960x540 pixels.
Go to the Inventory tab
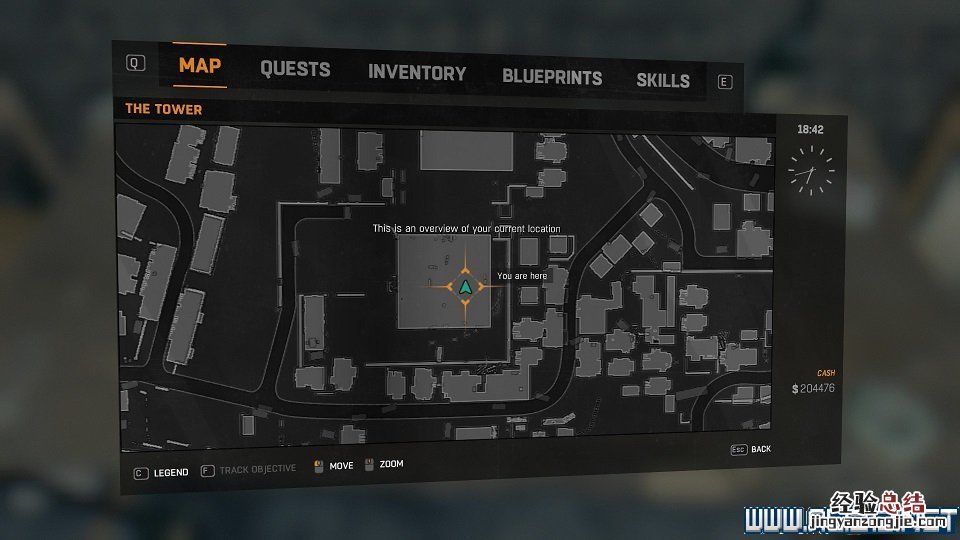click(417, 72)
